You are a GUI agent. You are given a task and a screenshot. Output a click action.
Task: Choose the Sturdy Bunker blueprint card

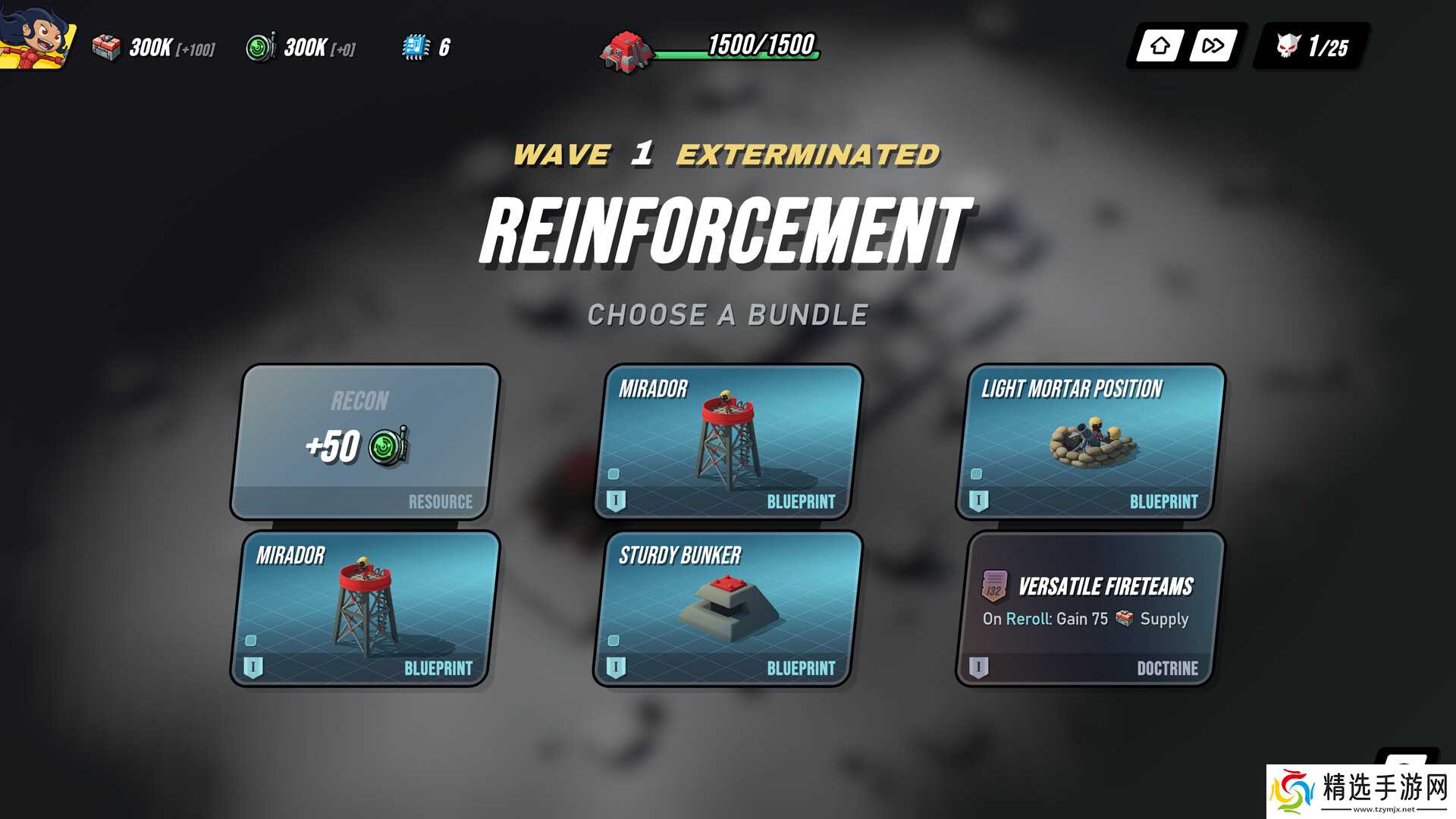(x=728, y=609)
